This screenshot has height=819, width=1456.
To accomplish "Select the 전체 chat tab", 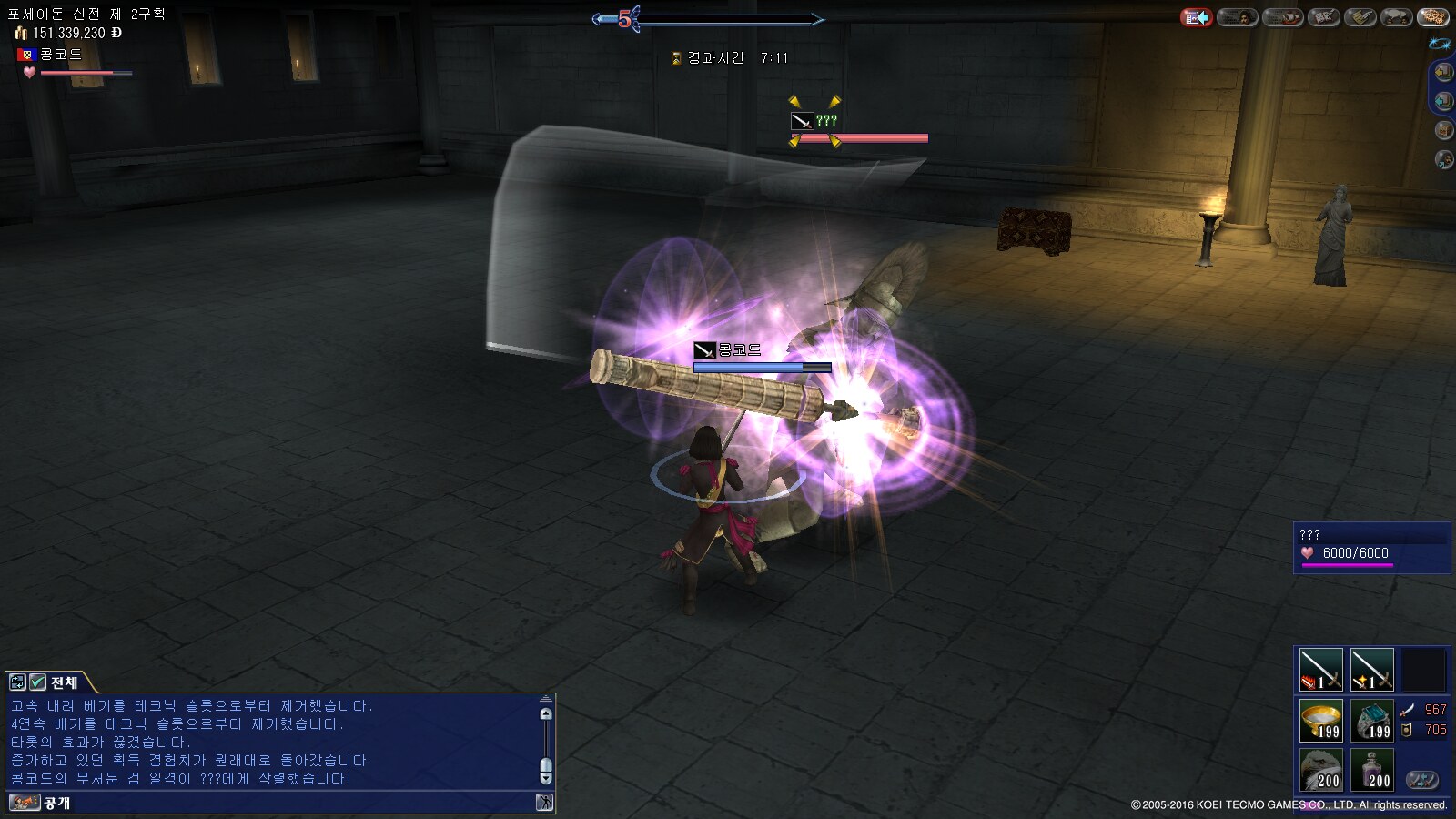I will pos(64,682).
